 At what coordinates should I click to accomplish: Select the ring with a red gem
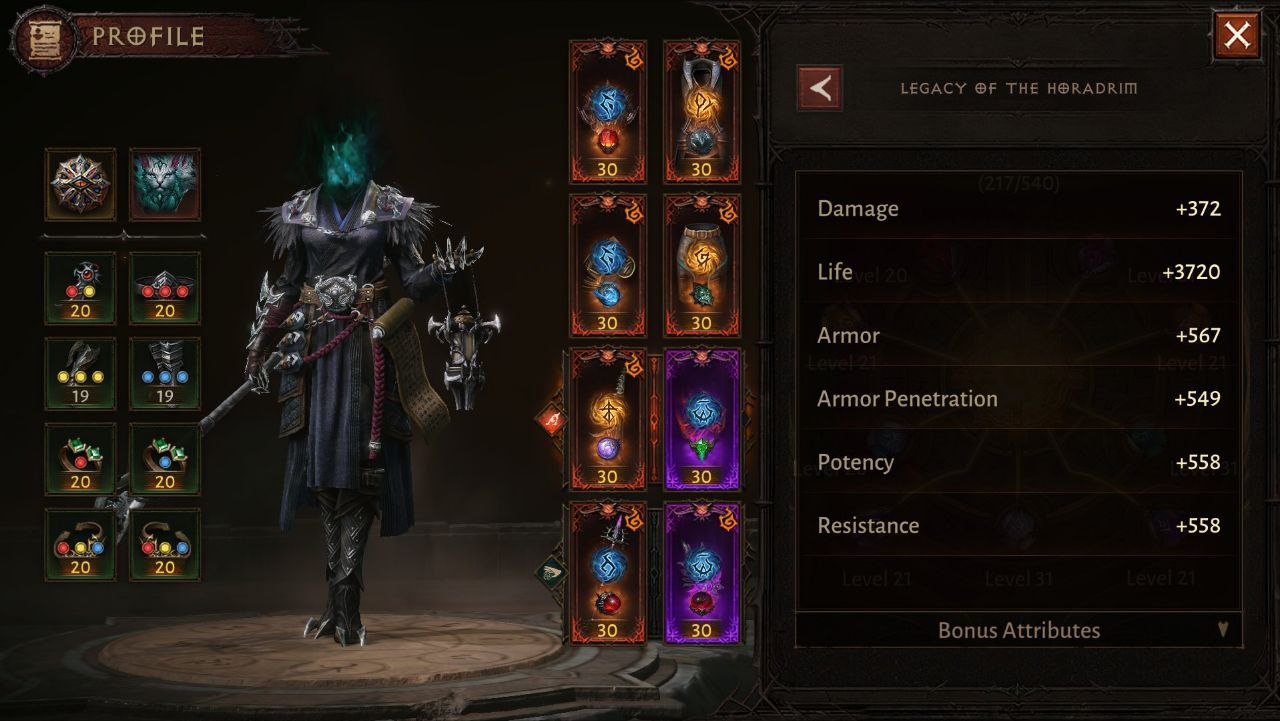tap(80, 459)
